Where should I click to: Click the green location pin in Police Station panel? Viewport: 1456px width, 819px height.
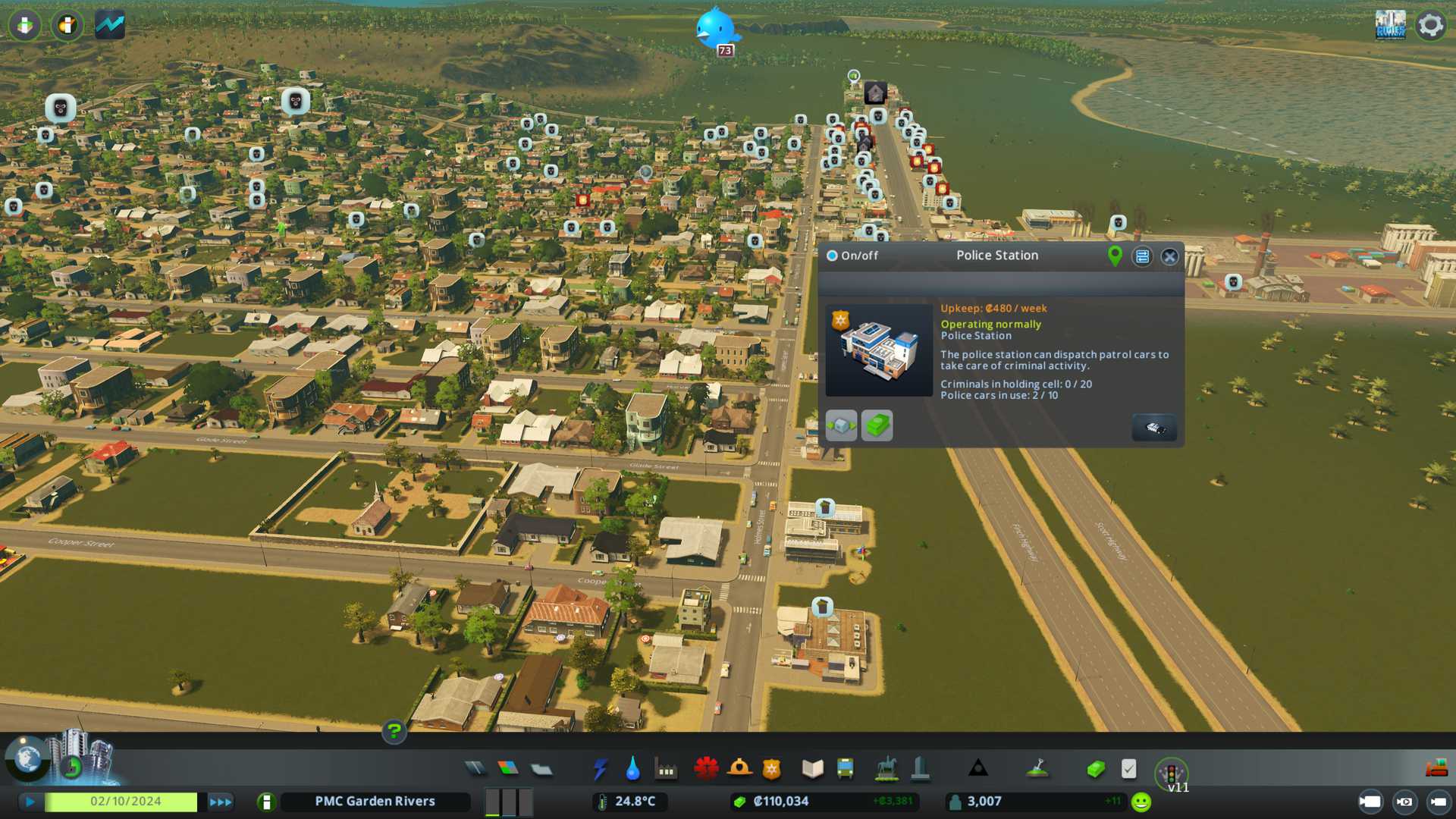point(1115,256)
